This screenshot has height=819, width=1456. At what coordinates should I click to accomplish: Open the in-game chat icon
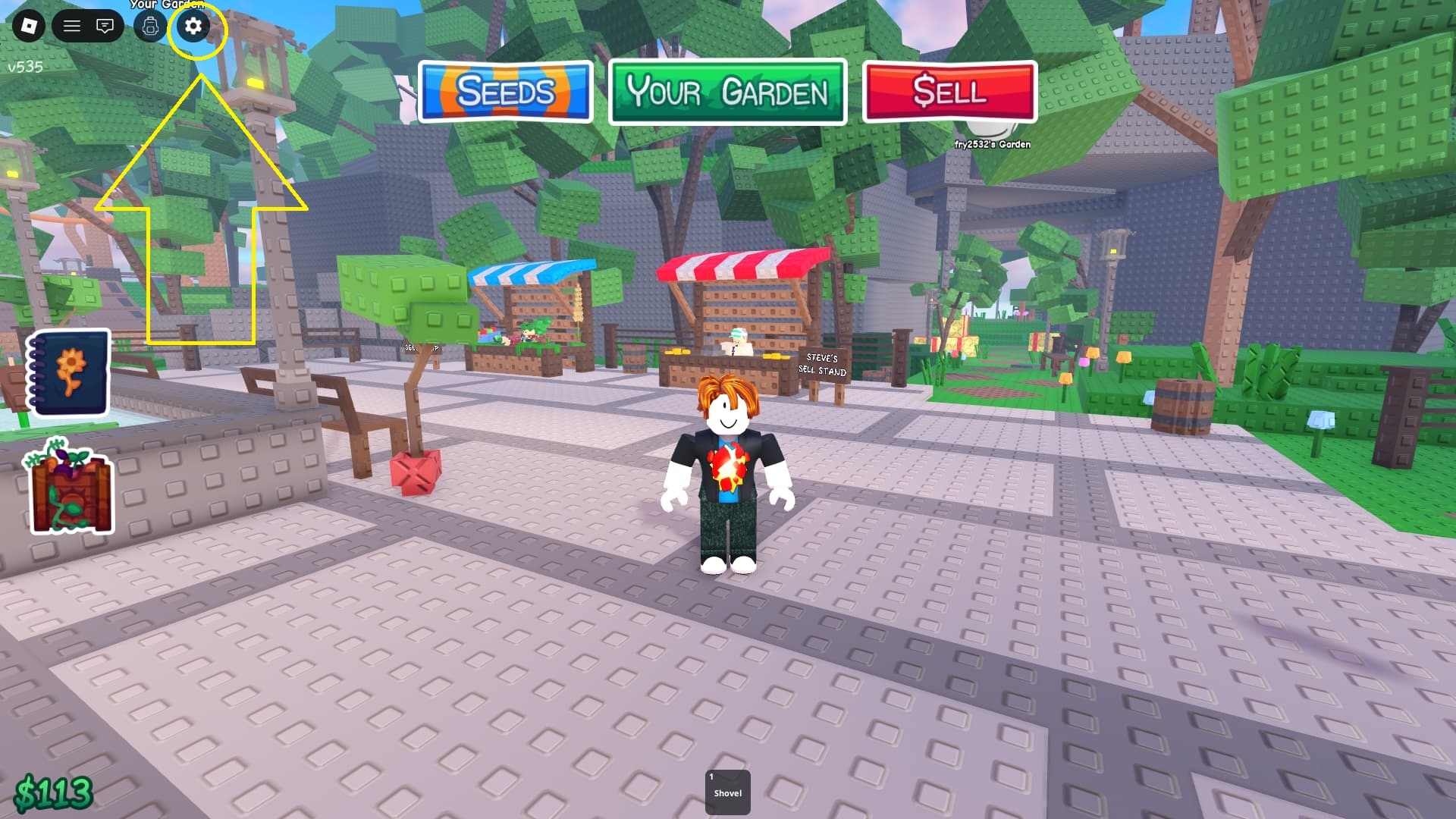pyautogui.click(x=106, y=27)
